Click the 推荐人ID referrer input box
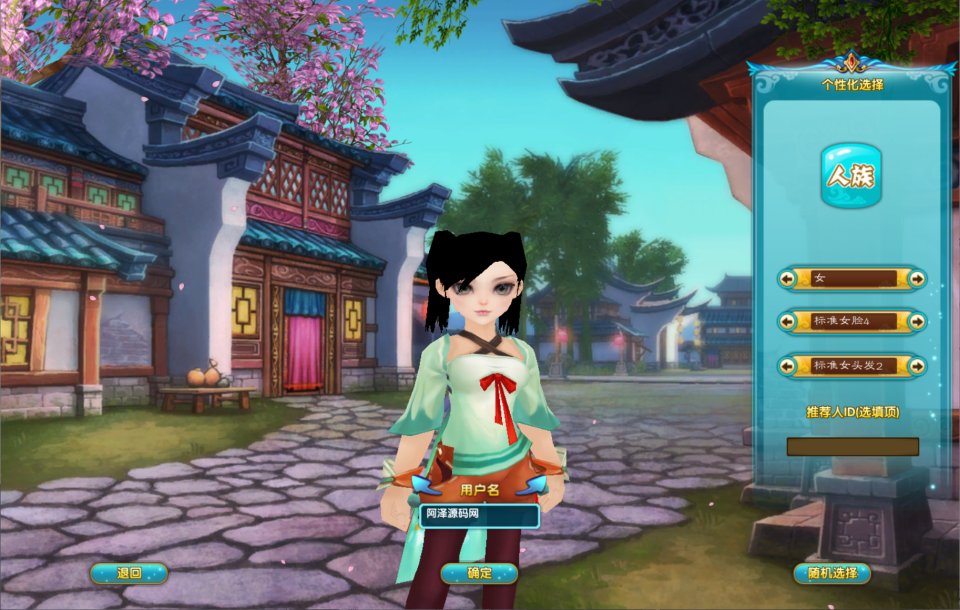 [x=852, y=446]
